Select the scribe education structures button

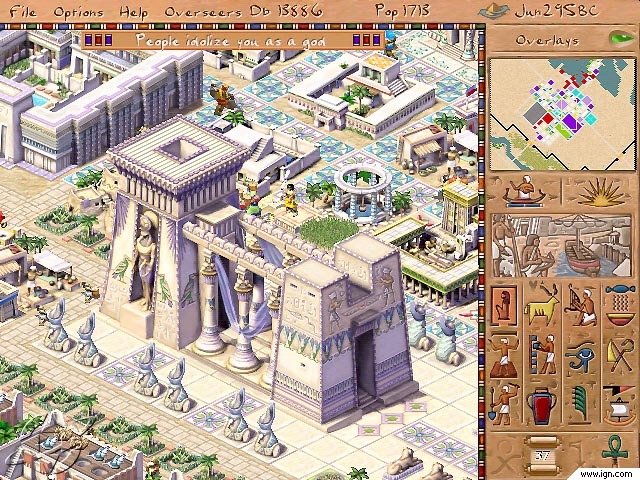pyautogui.click(x=544, y=352)
